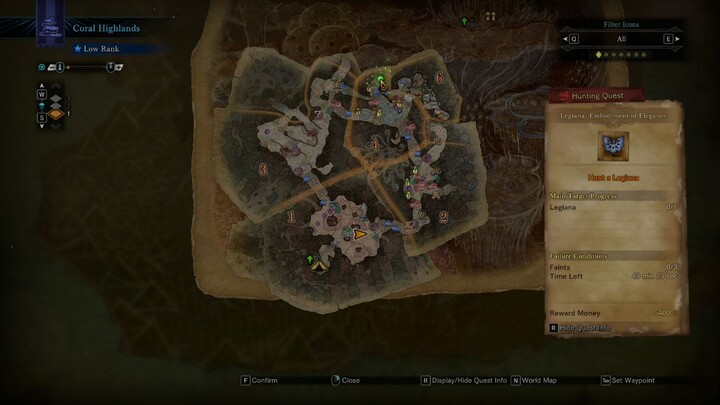
Task: Select map area number 4
Action: coord(374,146)
